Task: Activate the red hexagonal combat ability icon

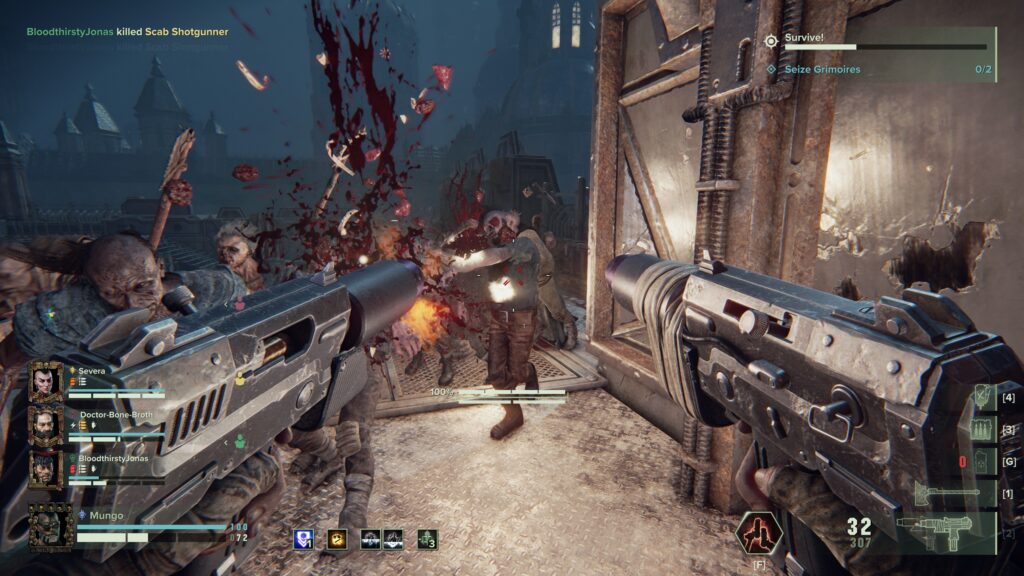Action: [756, 532]
